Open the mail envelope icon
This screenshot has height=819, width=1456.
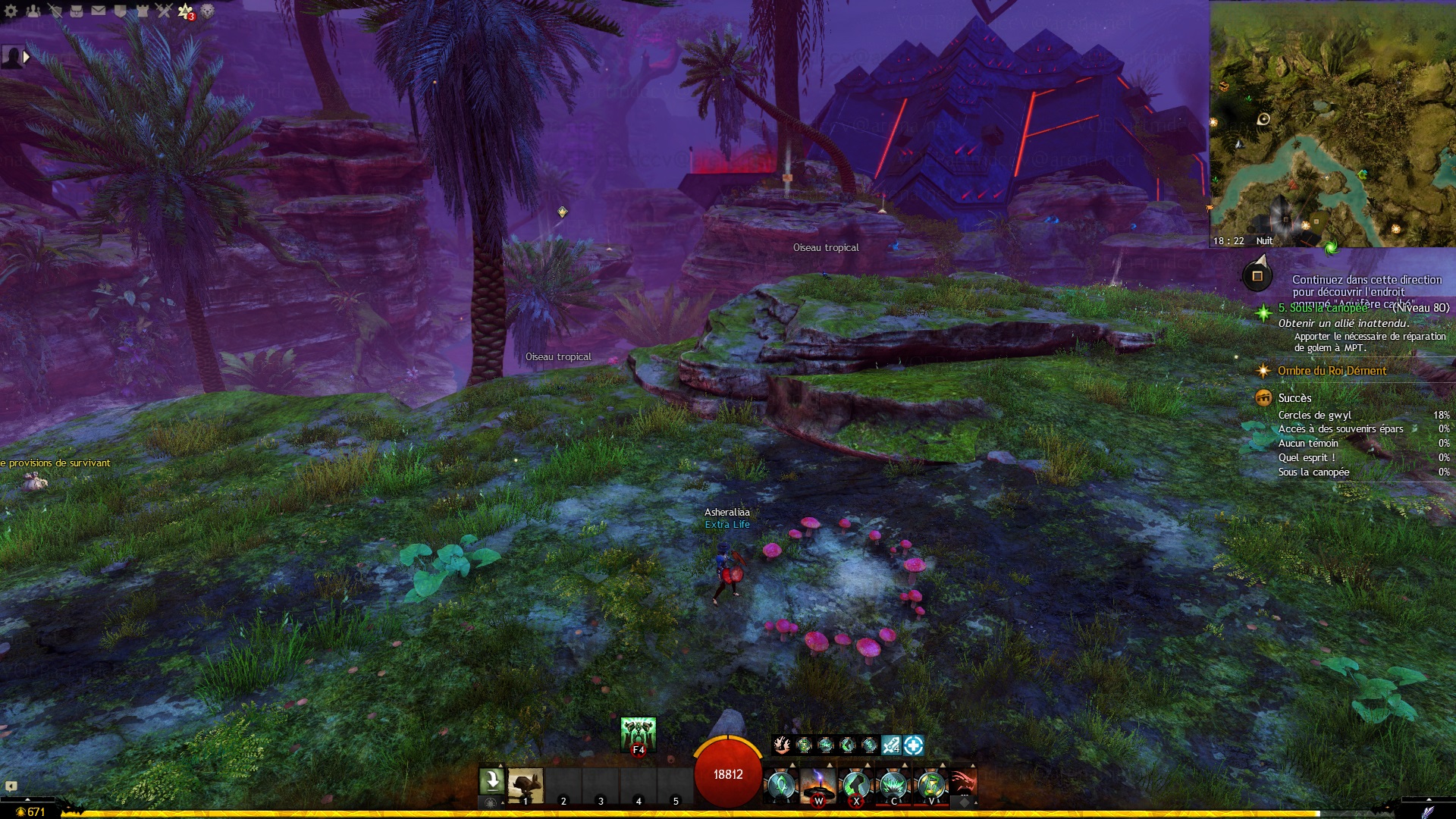tap(99, 11)
